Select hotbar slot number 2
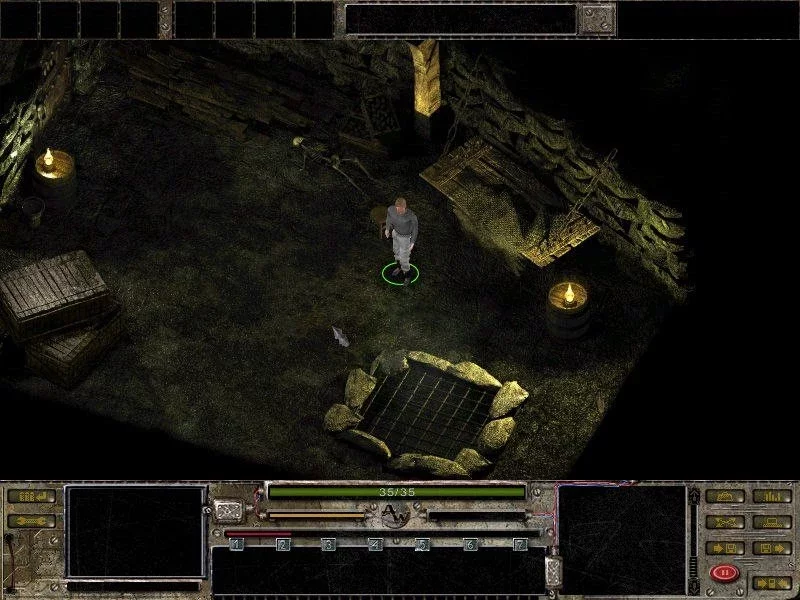800x600 pixels. 283,544
